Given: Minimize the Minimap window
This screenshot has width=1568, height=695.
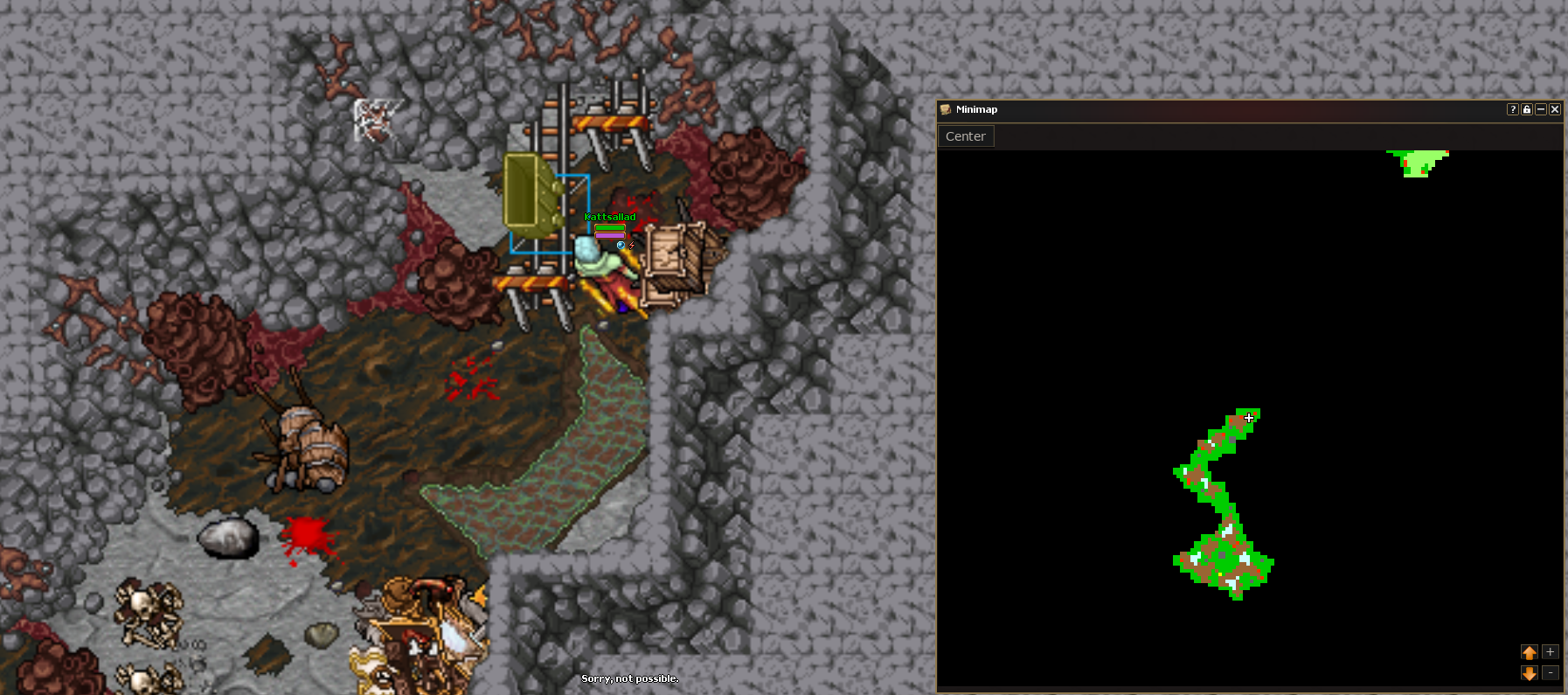Looking at the screenshot, I should (1541, 109).
